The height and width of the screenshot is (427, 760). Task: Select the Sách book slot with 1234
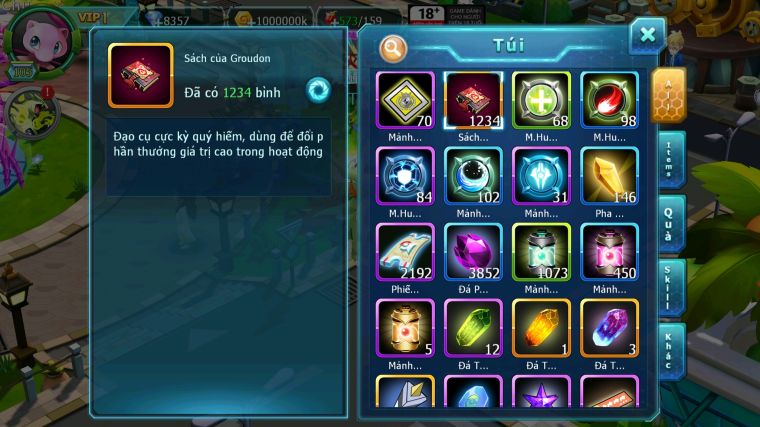tap(473, 100)
